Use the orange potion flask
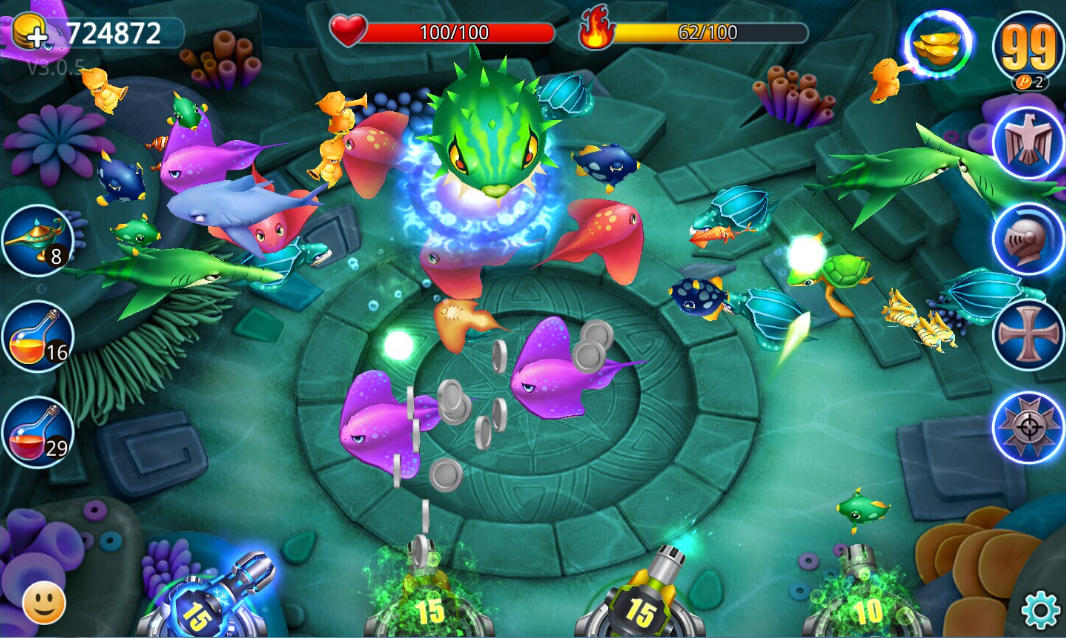Viewport: 1066px width, 638px height. [x=37, y=336]
